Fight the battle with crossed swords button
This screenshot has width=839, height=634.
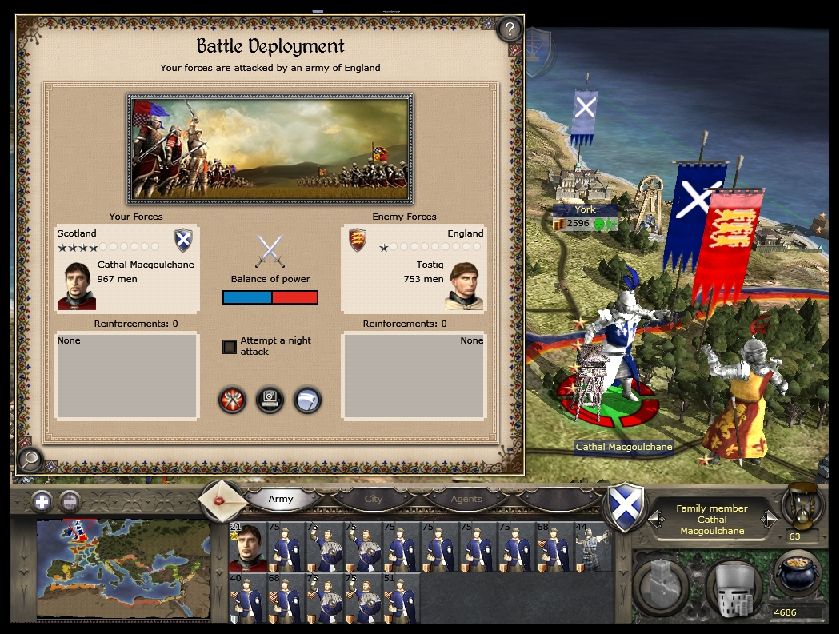[232, 400]
